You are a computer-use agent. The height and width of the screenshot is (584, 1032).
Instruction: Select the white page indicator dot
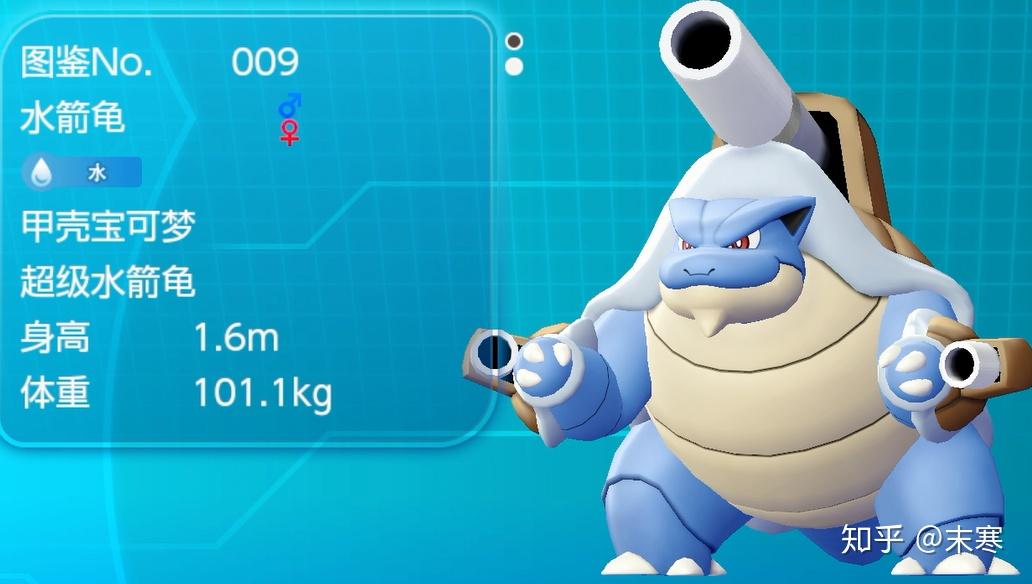[x=514, y=67]
